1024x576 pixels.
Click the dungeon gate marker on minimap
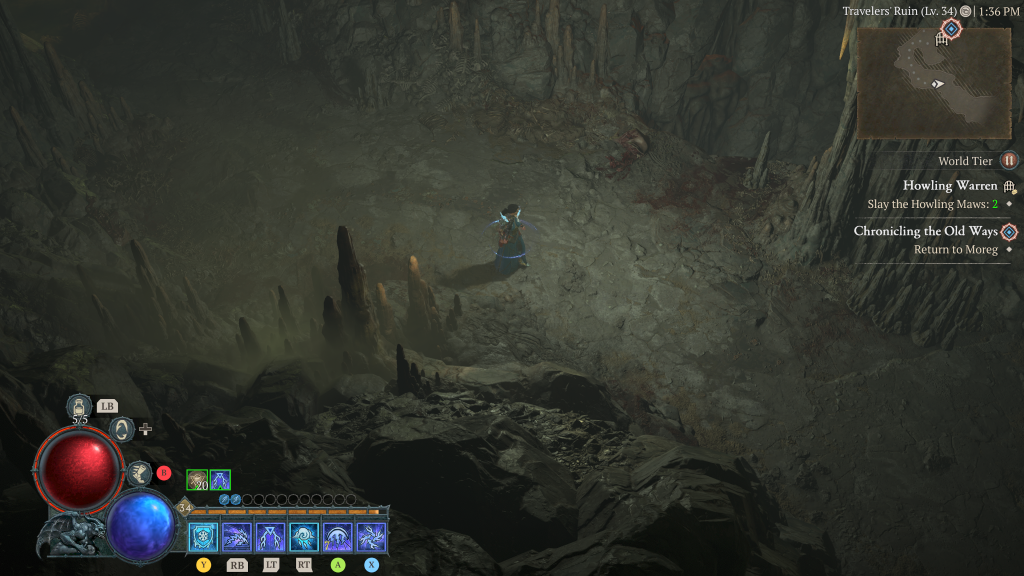(x=940, y=40)
